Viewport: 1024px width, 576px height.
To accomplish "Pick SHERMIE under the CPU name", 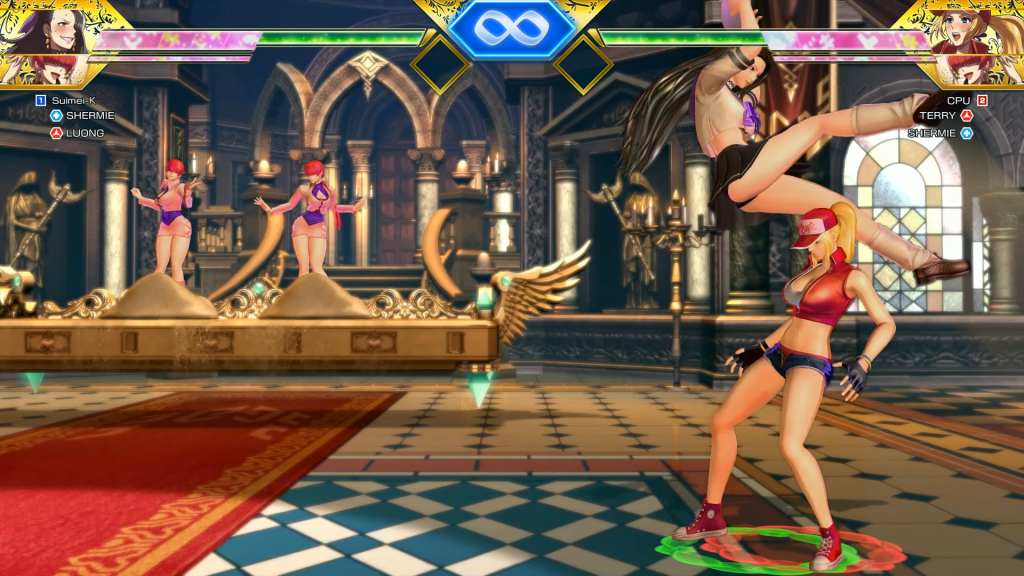I will 932,132.
